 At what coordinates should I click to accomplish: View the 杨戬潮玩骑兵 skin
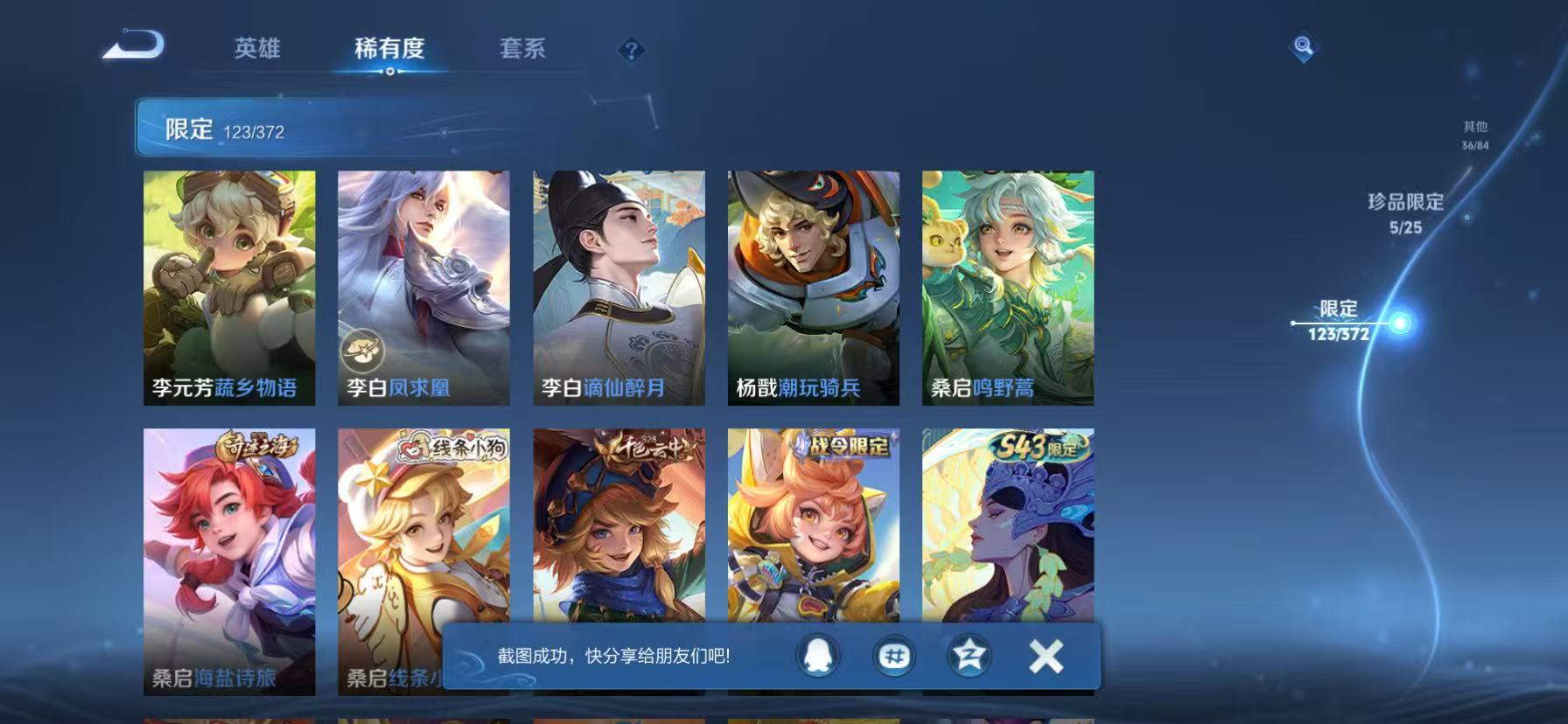pyautogui.click(x=814, y=289)
